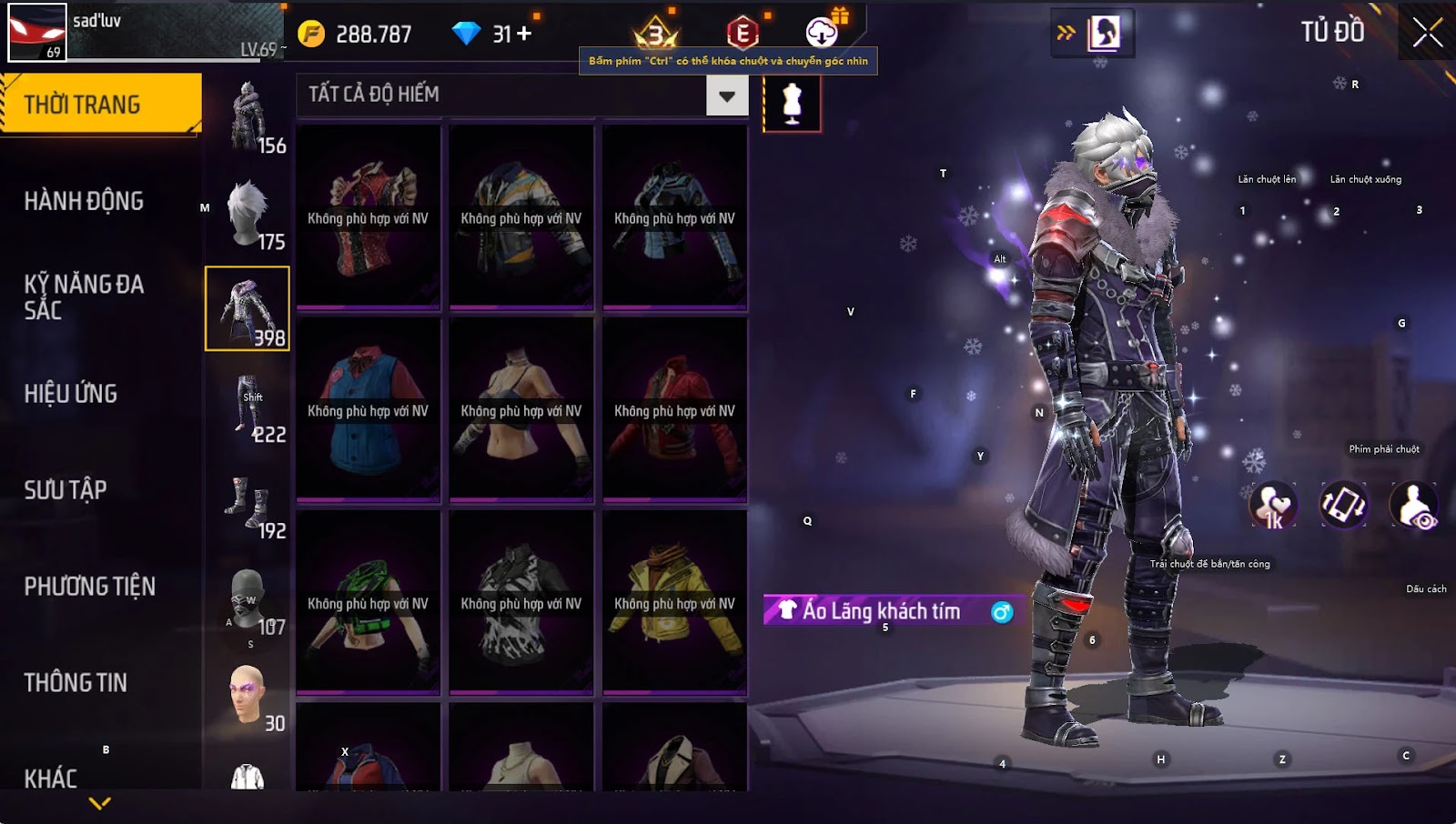Select the blue vest with red bow
The height and width of the screenshot is (824, 1456).
tap(369, 410)
